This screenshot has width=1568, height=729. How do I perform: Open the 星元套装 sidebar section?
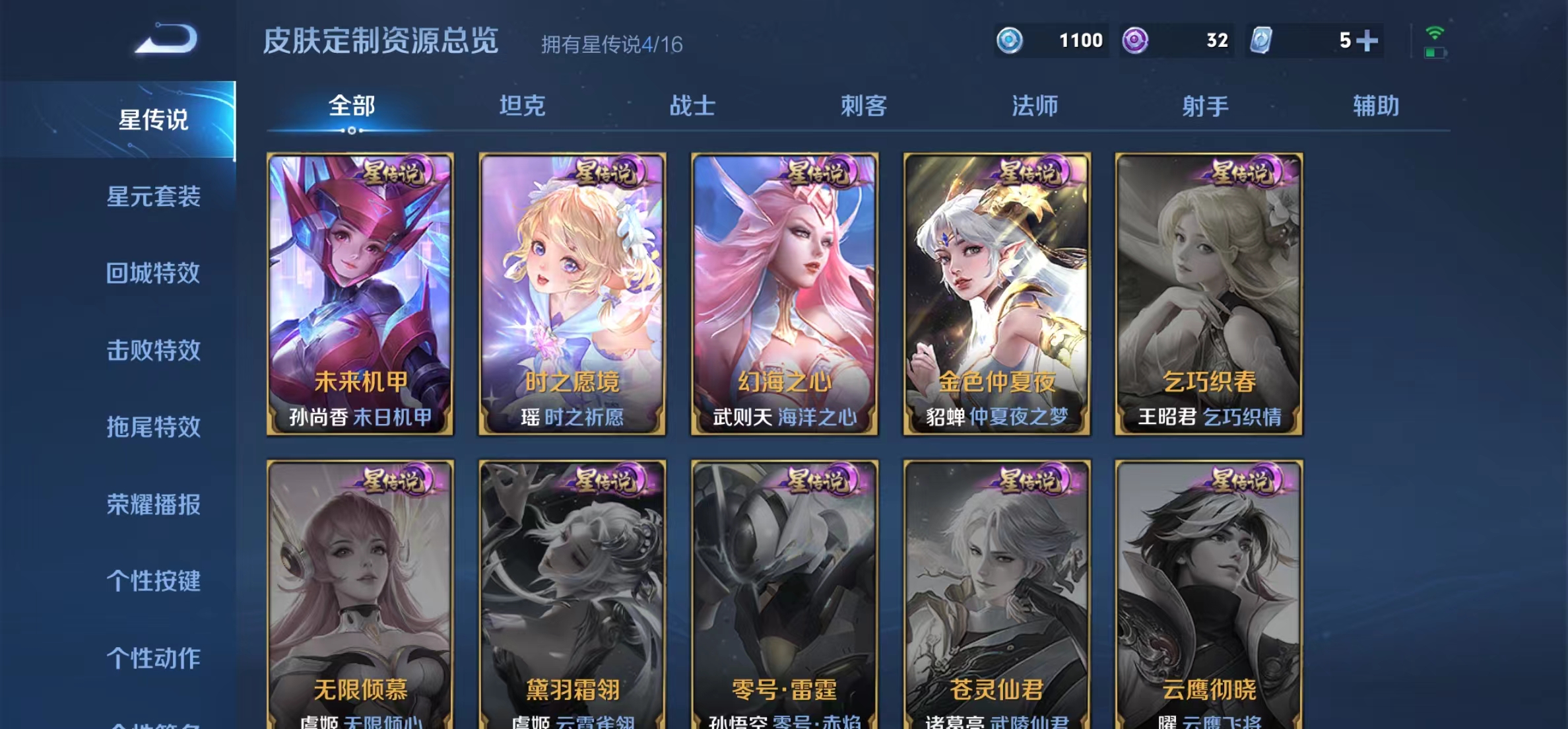[154, 196]
